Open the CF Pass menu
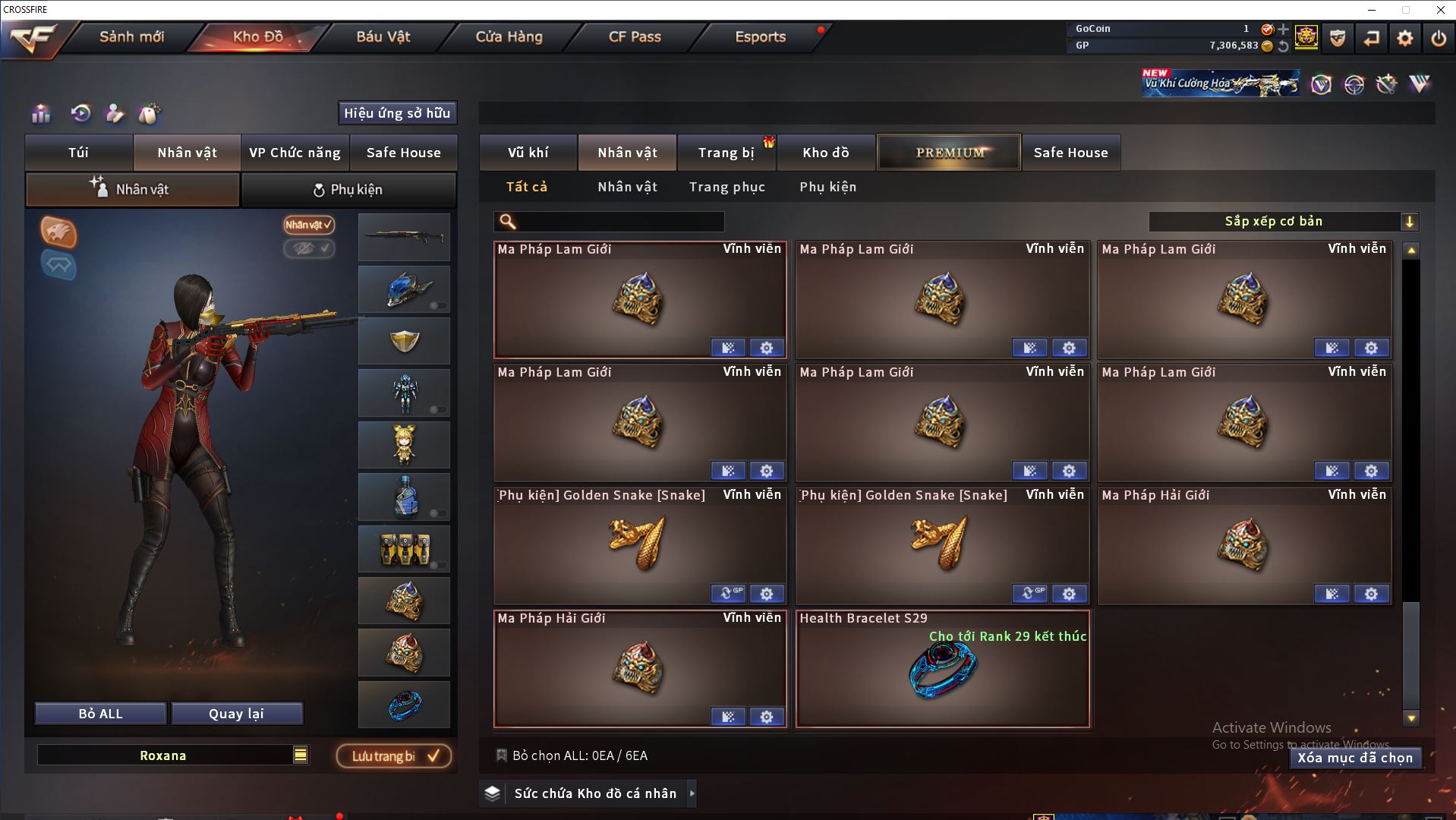 coord(635,36)
